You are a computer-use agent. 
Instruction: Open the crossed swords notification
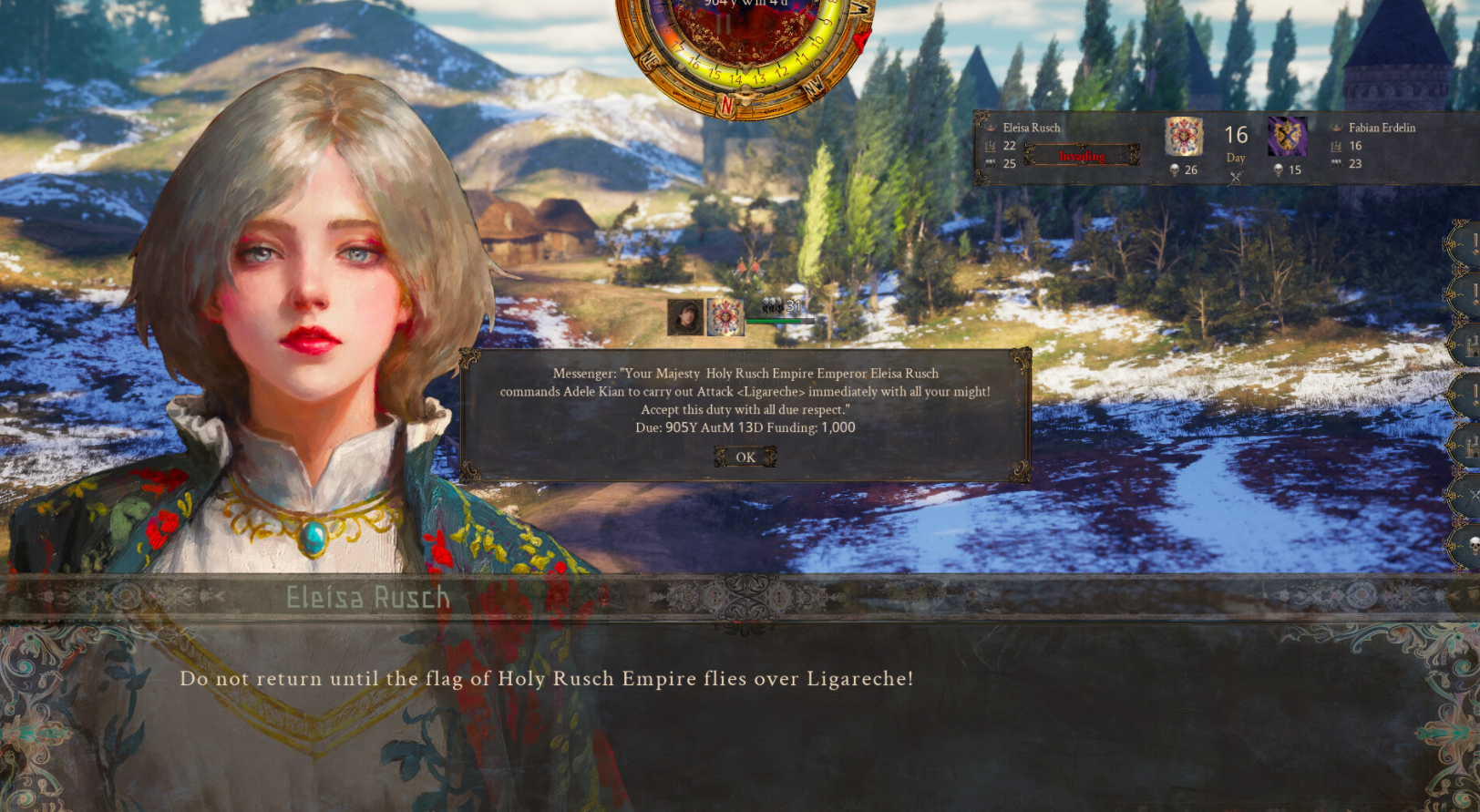(x=1470, y=496)
